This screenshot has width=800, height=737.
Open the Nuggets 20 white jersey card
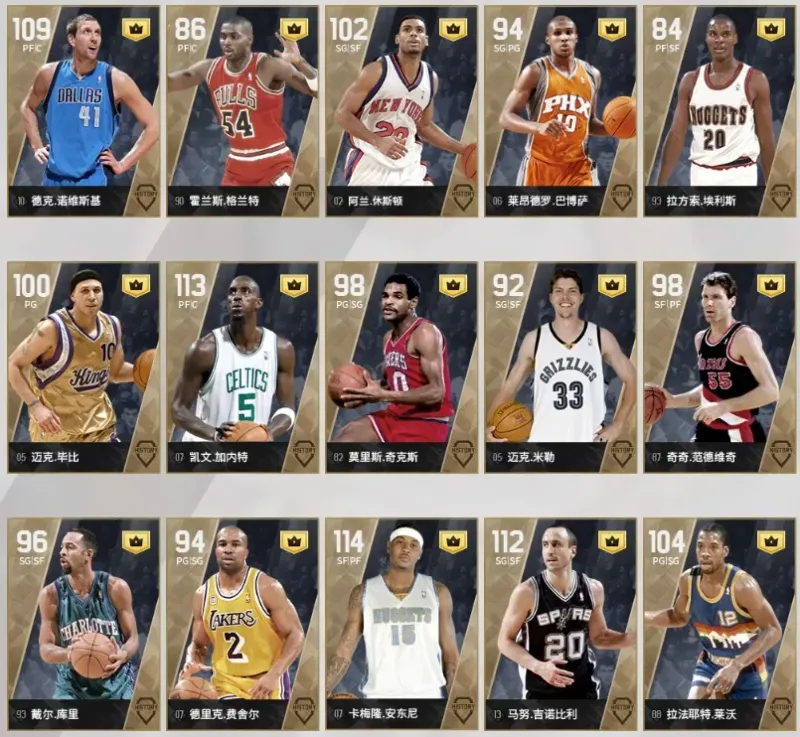coord(719,110)
